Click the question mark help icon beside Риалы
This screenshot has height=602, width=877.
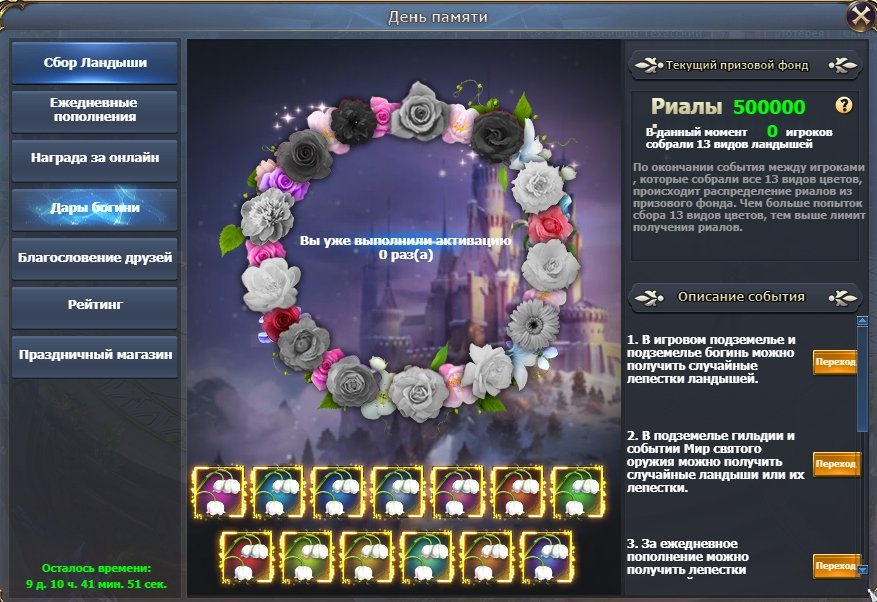pos(844,105)
